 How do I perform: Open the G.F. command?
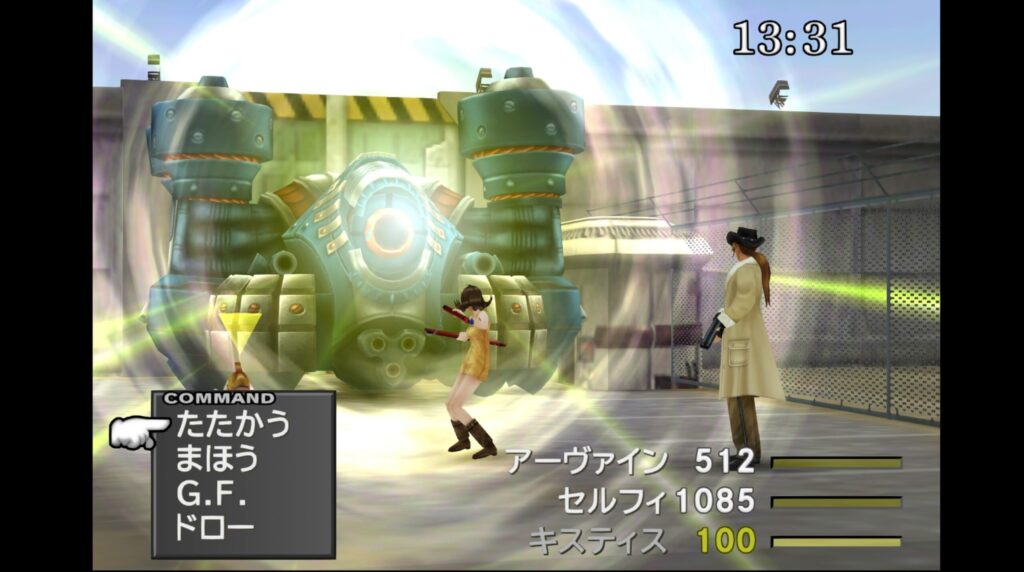coord(211,494)
